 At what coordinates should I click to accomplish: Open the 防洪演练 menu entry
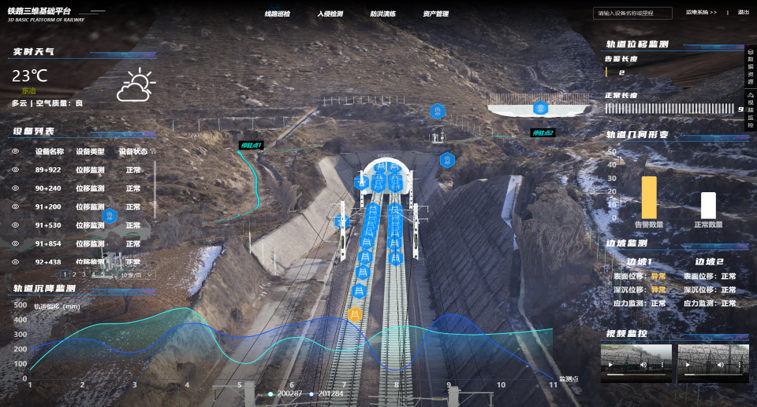point(382,14)
